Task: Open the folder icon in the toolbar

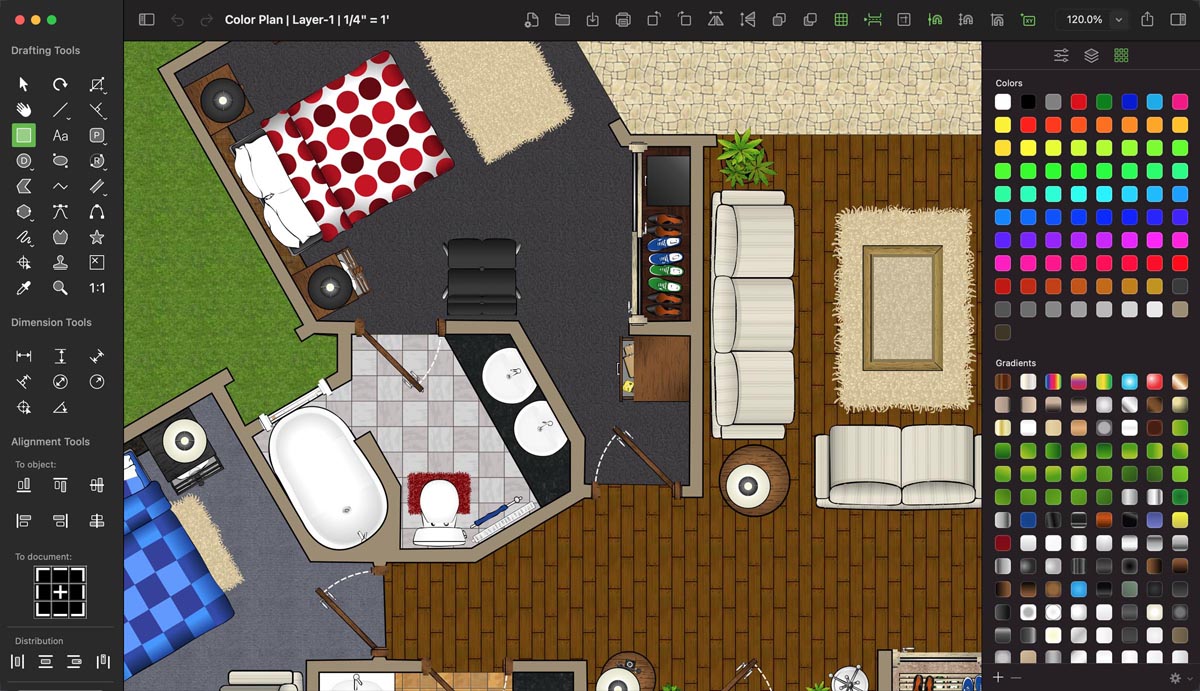Action: coord(562,20)
